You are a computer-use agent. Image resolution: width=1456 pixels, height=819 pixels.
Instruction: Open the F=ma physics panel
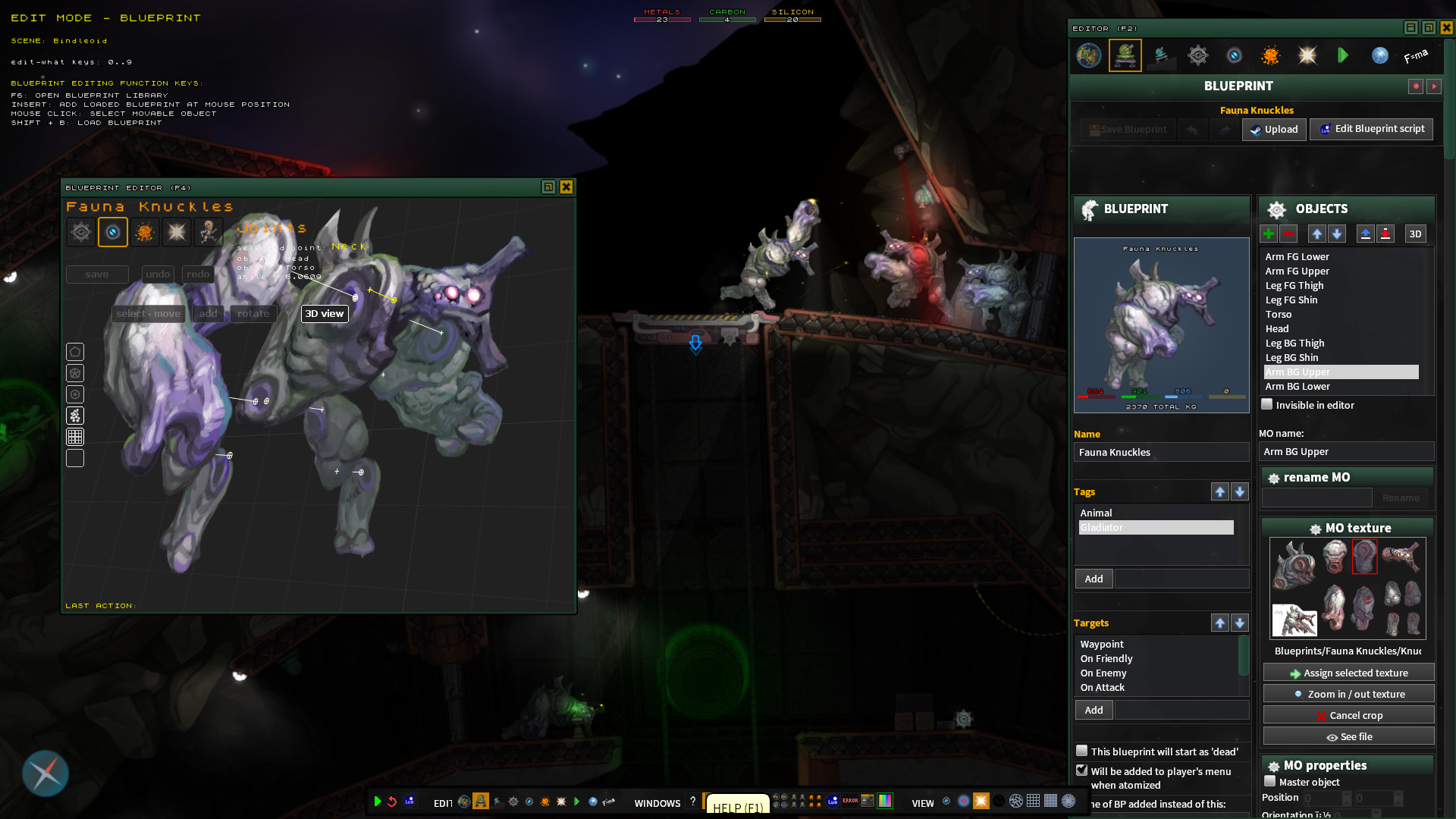[1415, 55]
